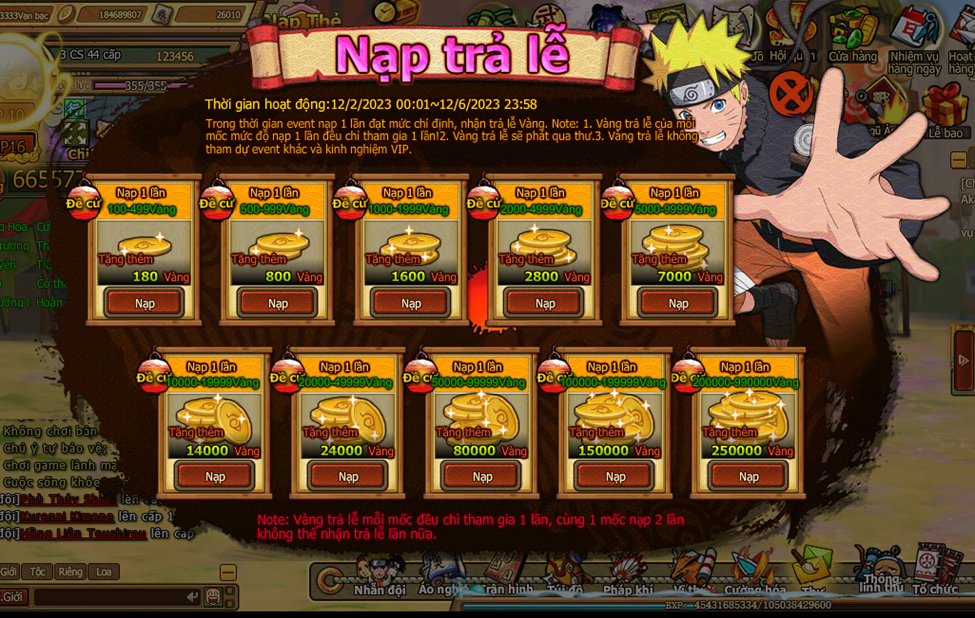Open the Lễ bao gift box
Image resolution: width=975 pixels, height=618 pixels.
[x=944, y=110]
